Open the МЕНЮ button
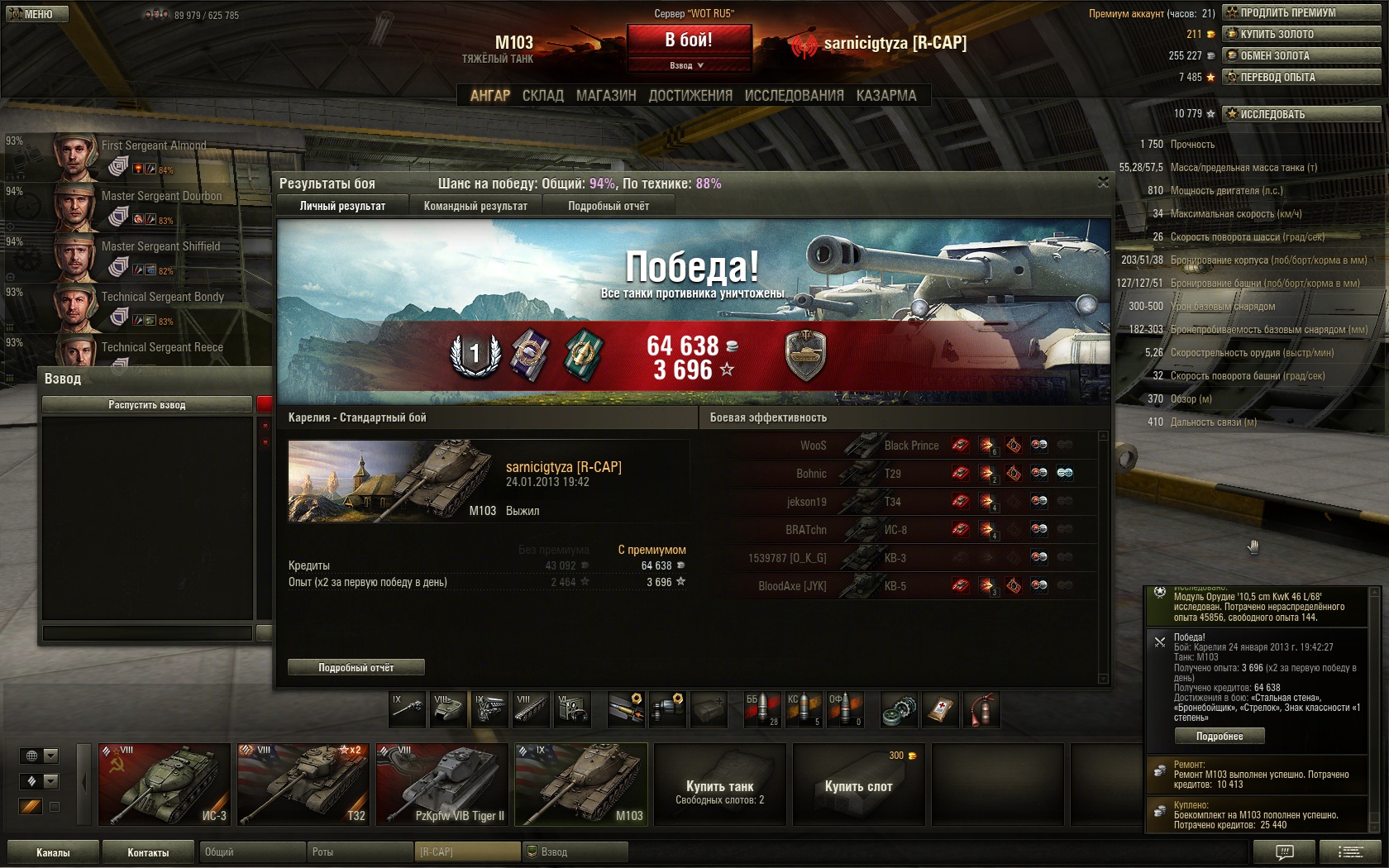Viewport: 1389px width, 868px height. pyautogui.click(x=35, y=14)
